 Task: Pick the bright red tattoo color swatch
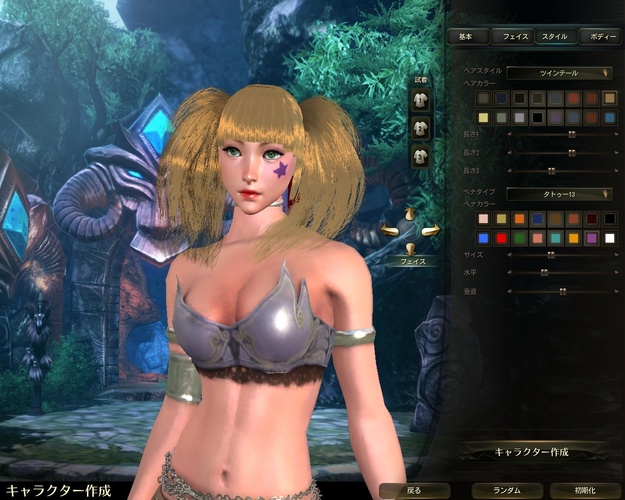click(x=501, y=238)
